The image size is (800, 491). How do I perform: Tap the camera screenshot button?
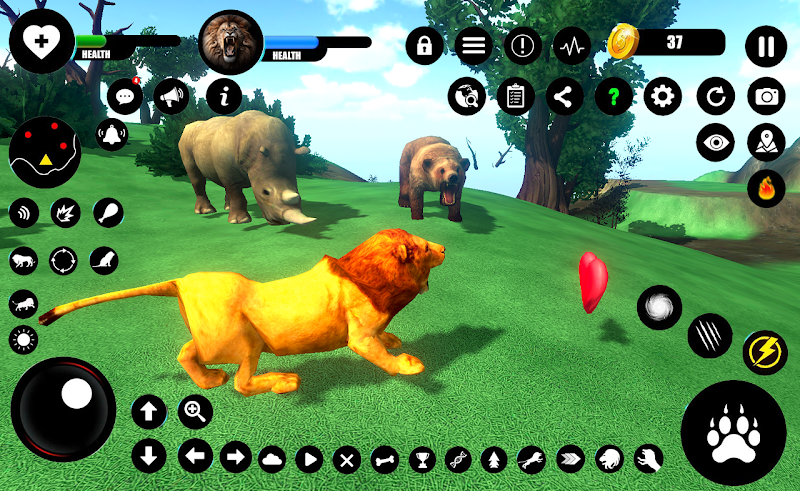click(x=767, y=96)
